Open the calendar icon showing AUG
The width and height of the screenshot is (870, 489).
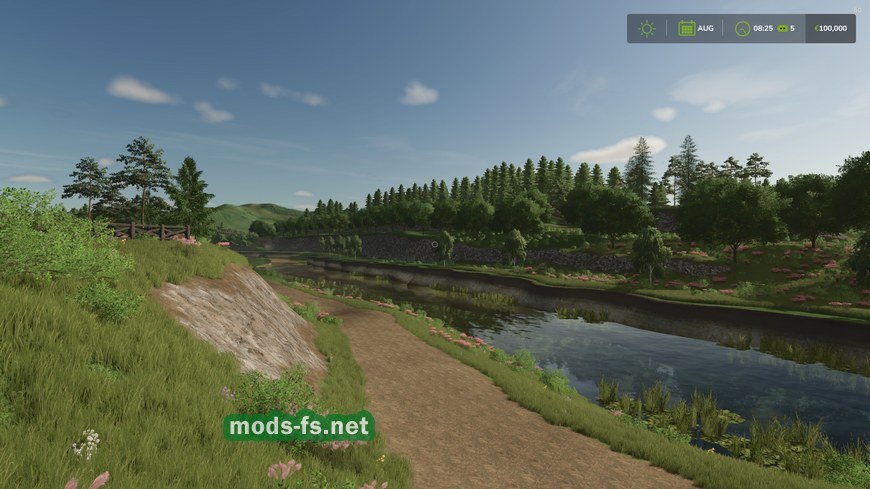(x=687, y=28)
